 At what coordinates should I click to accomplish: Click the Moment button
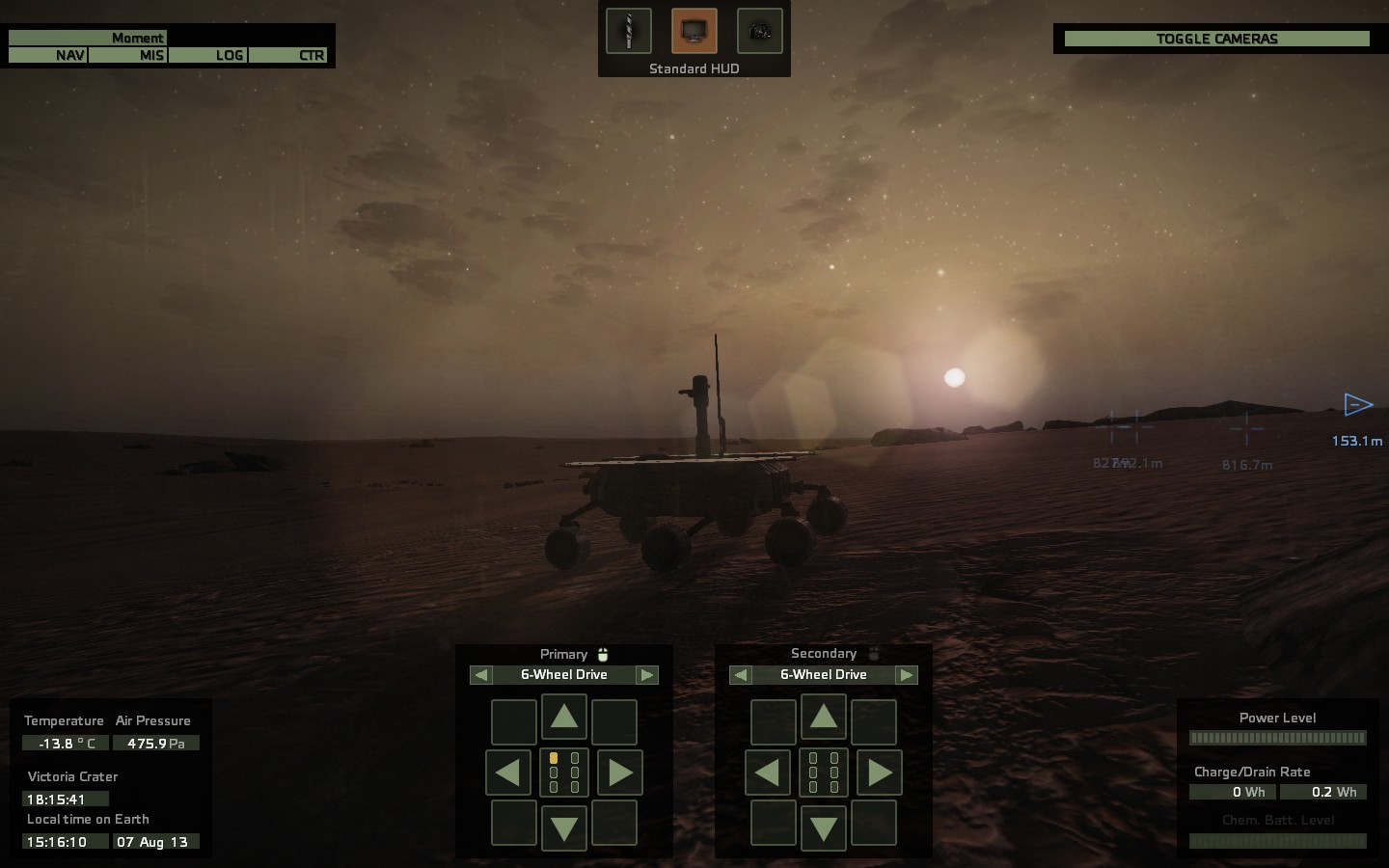click(x=88, y=38)
